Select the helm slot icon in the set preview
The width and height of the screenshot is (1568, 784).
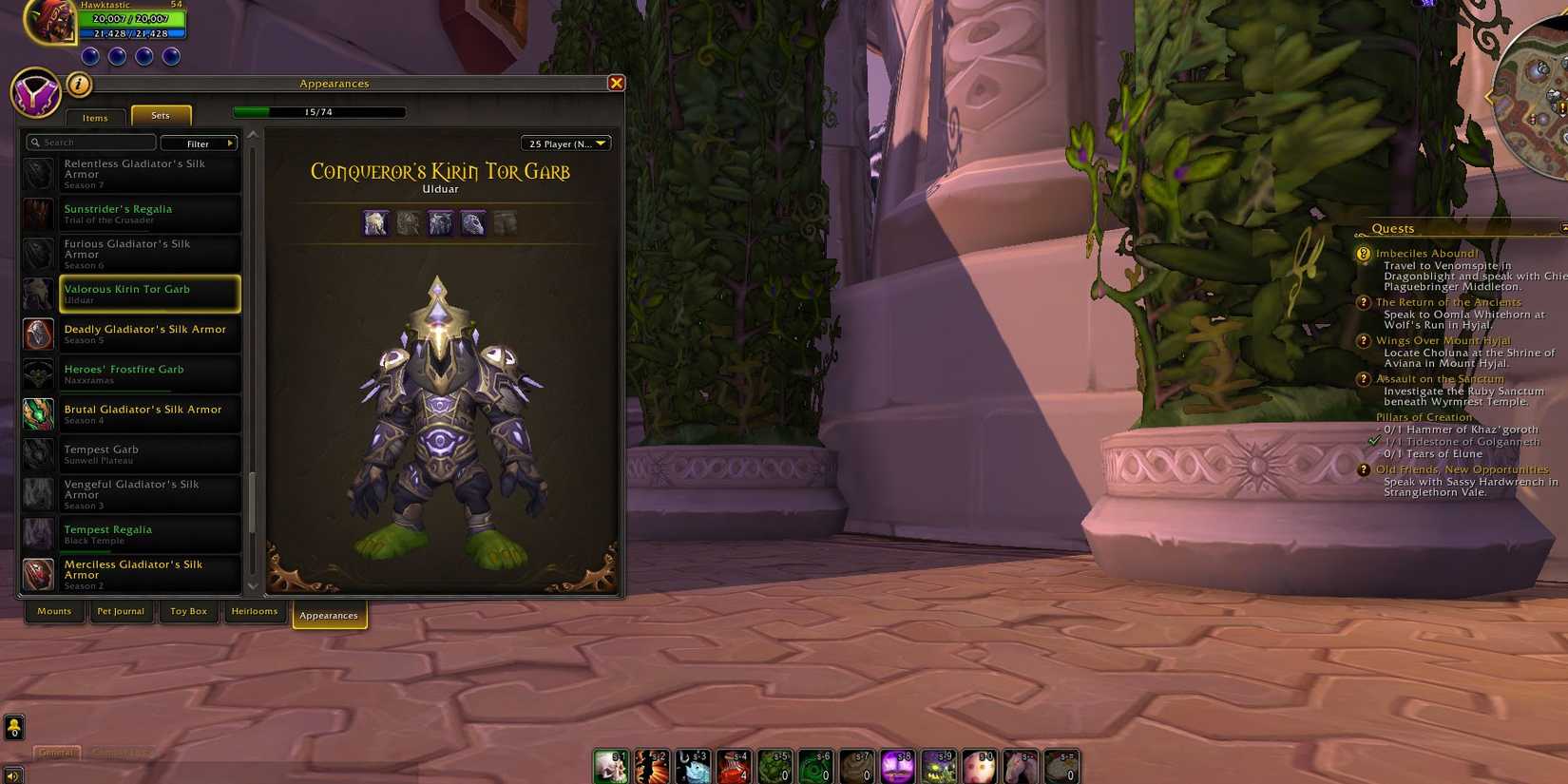click(x=375, y=221)
